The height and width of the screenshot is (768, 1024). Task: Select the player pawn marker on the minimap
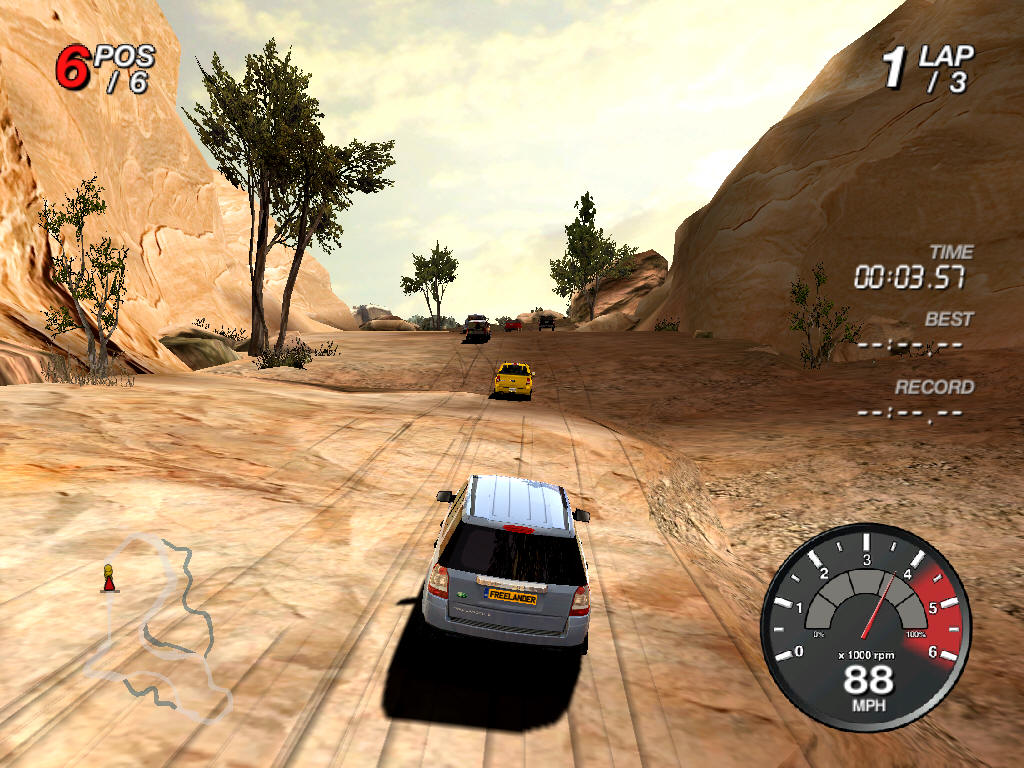(x=108, y=578)
